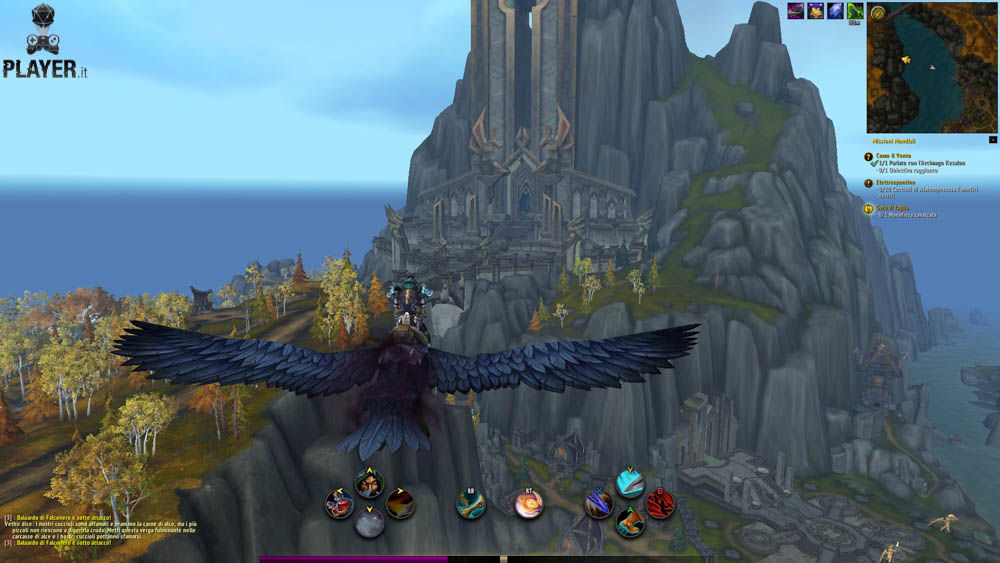
Task: Use the red-masked character ability
Action: [339, 503]
